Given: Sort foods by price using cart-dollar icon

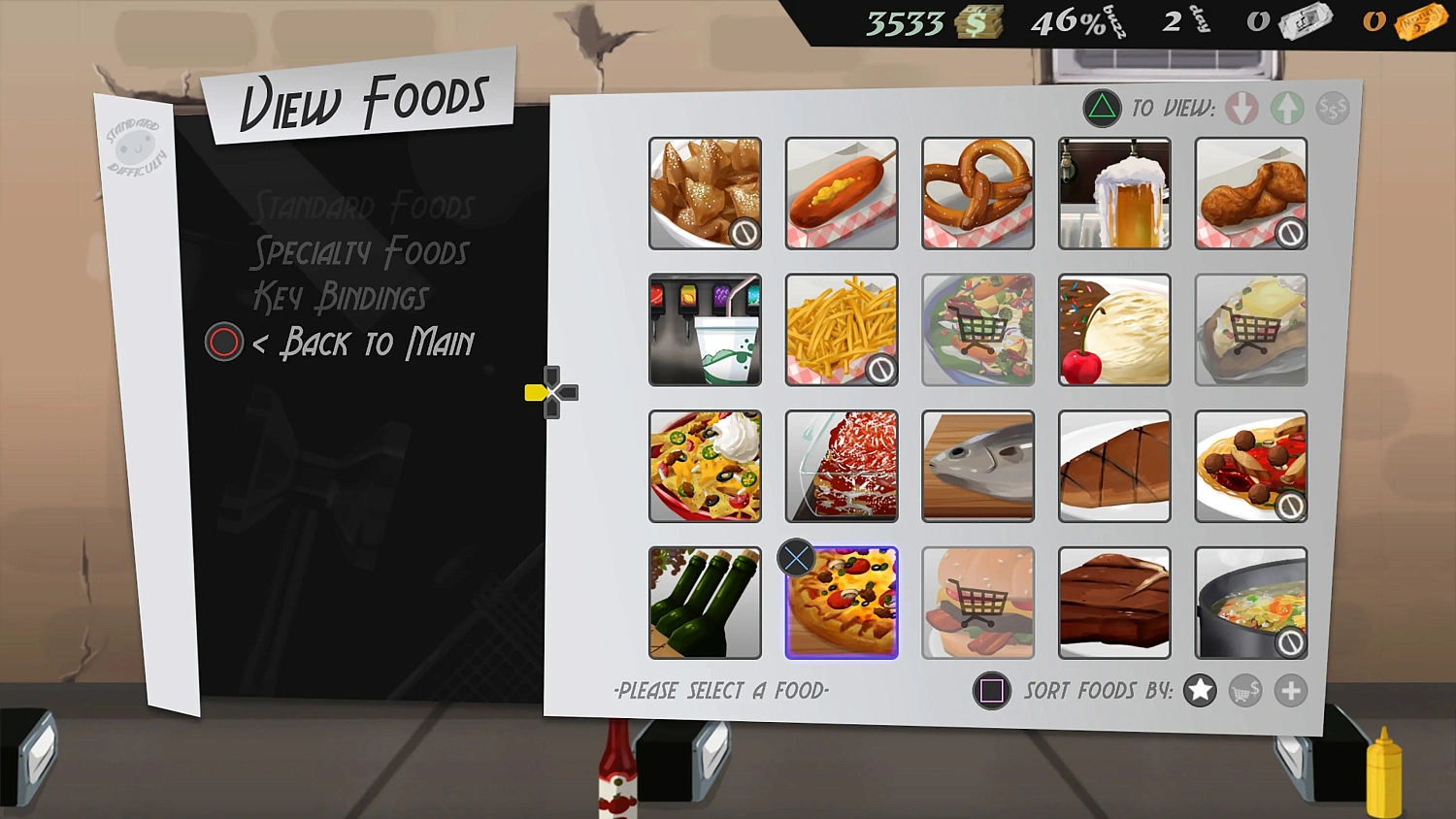Looking at the screenshot, I should click(x=1245, y=691).
